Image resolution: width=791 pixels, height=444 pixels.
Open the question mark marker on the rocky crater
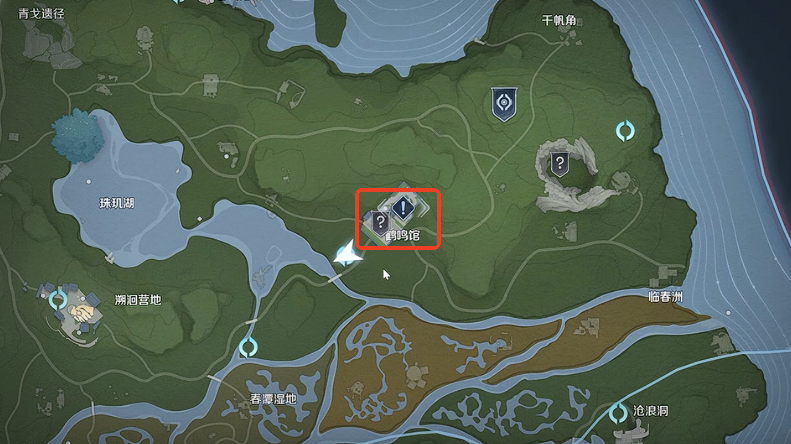(560, 163)
